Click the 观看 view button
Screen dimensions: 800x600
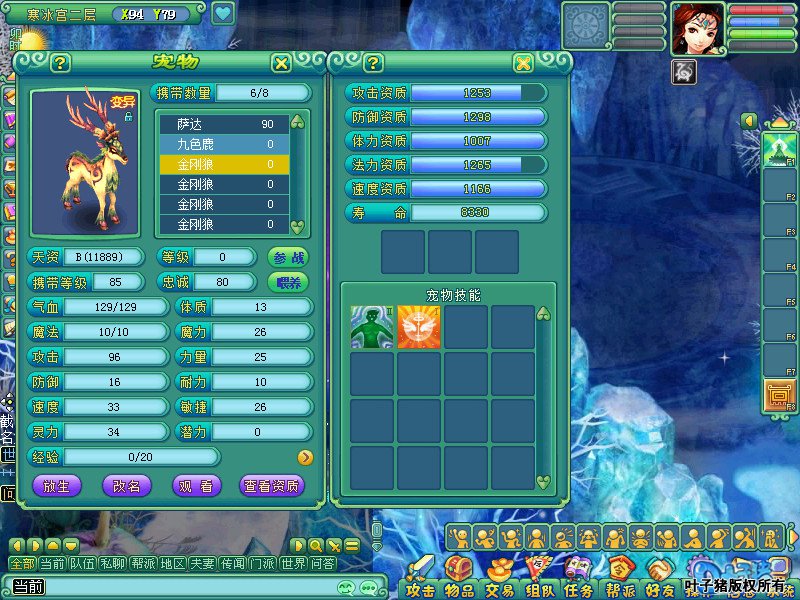click(x=197, y=486)
